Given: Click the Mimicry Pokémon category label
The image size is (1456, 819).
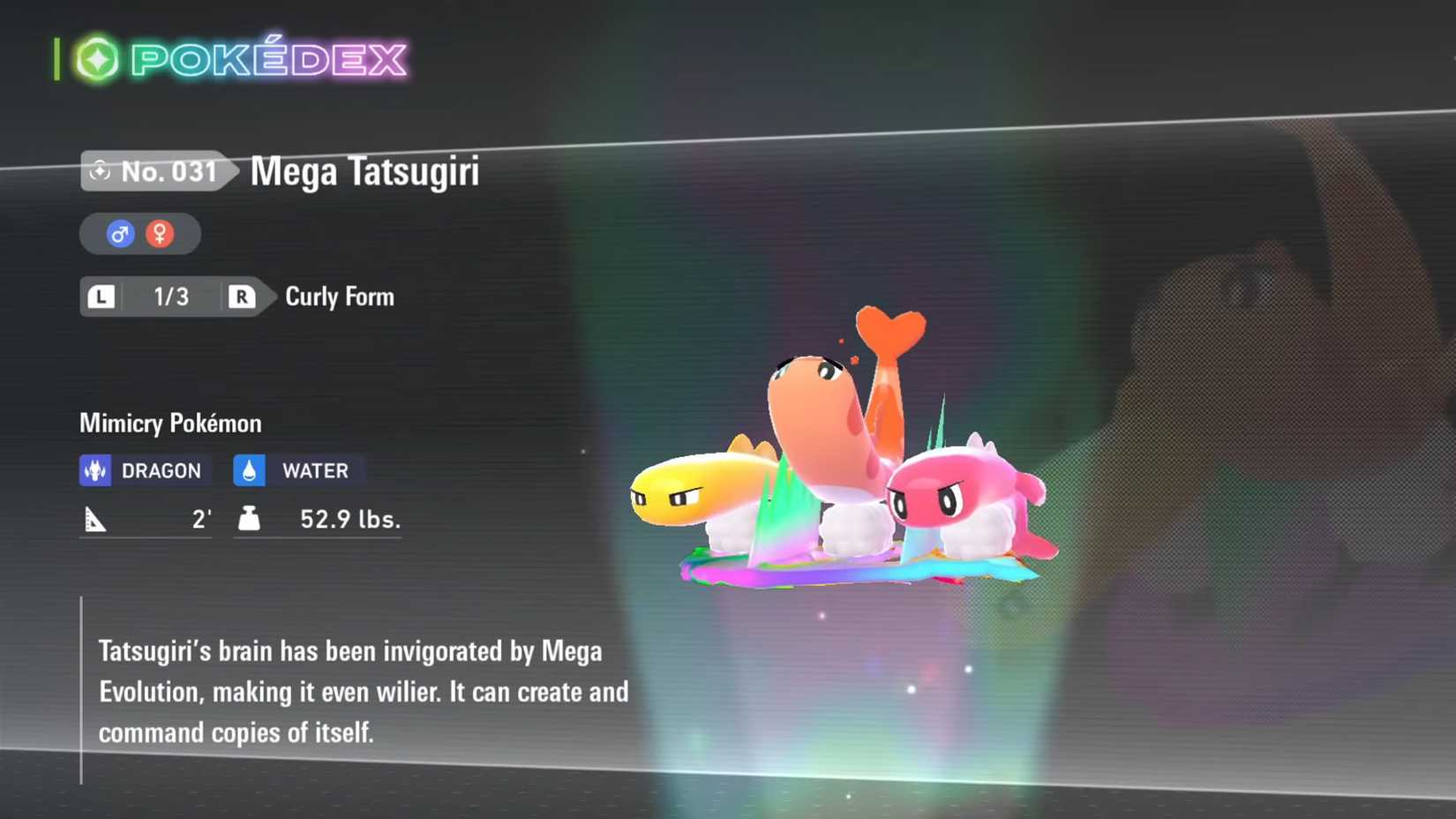Looking at the screenshot, I should click(x=169, y=424).
